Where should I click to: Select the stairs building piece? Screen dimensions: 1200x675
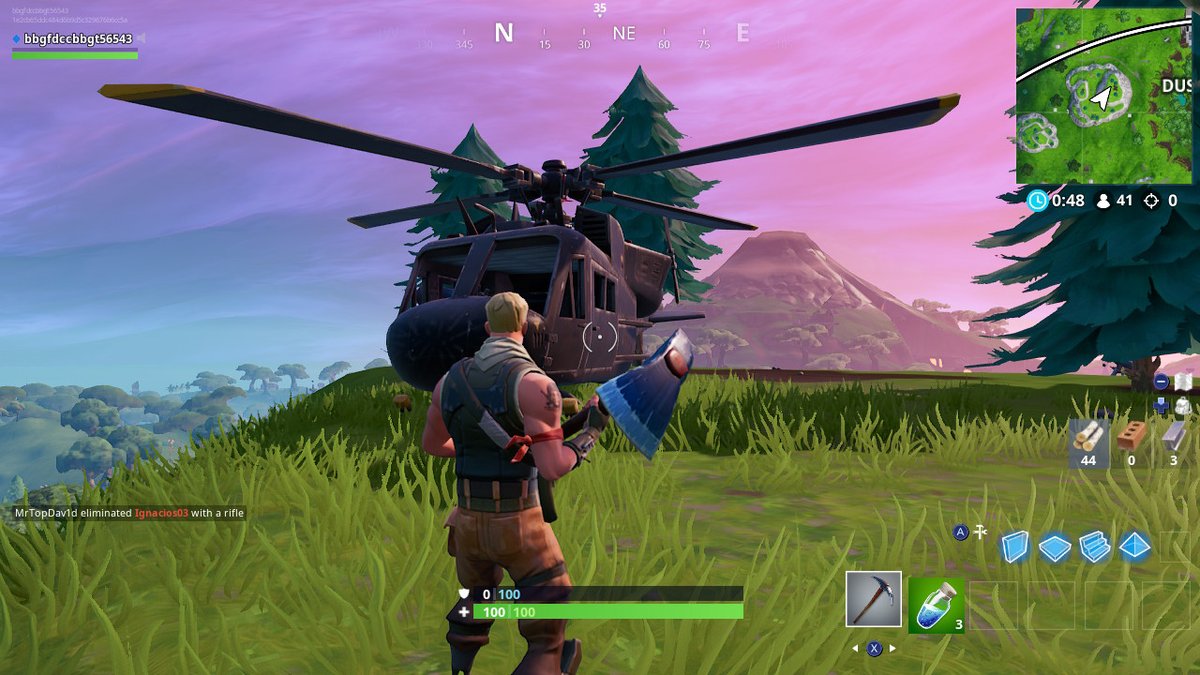click(x=1095, y=547)
